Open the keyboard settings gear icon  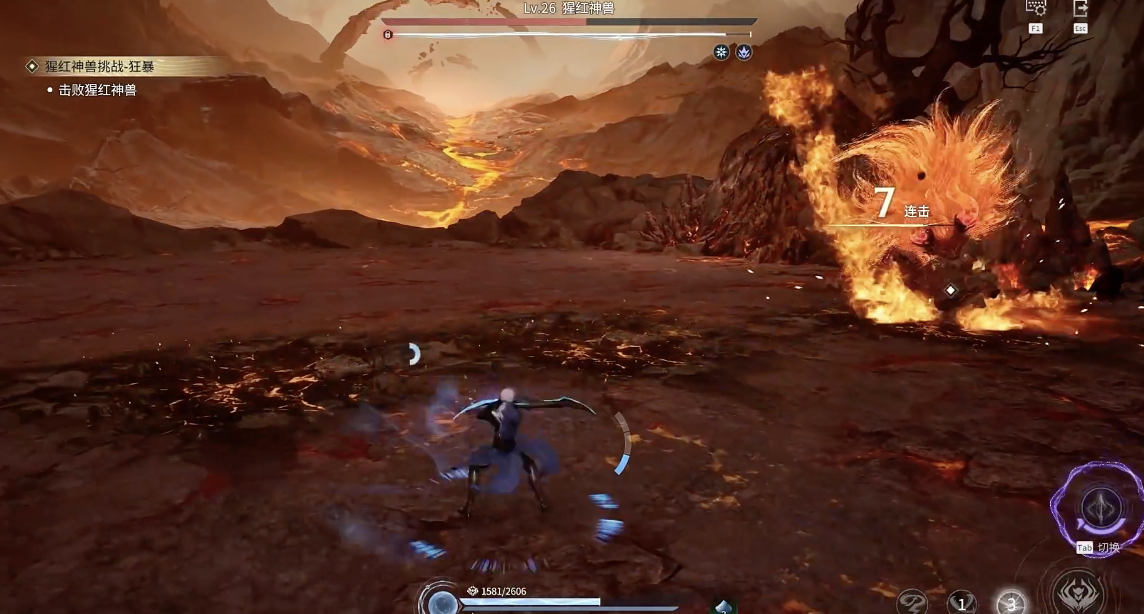click(1036, 8)
